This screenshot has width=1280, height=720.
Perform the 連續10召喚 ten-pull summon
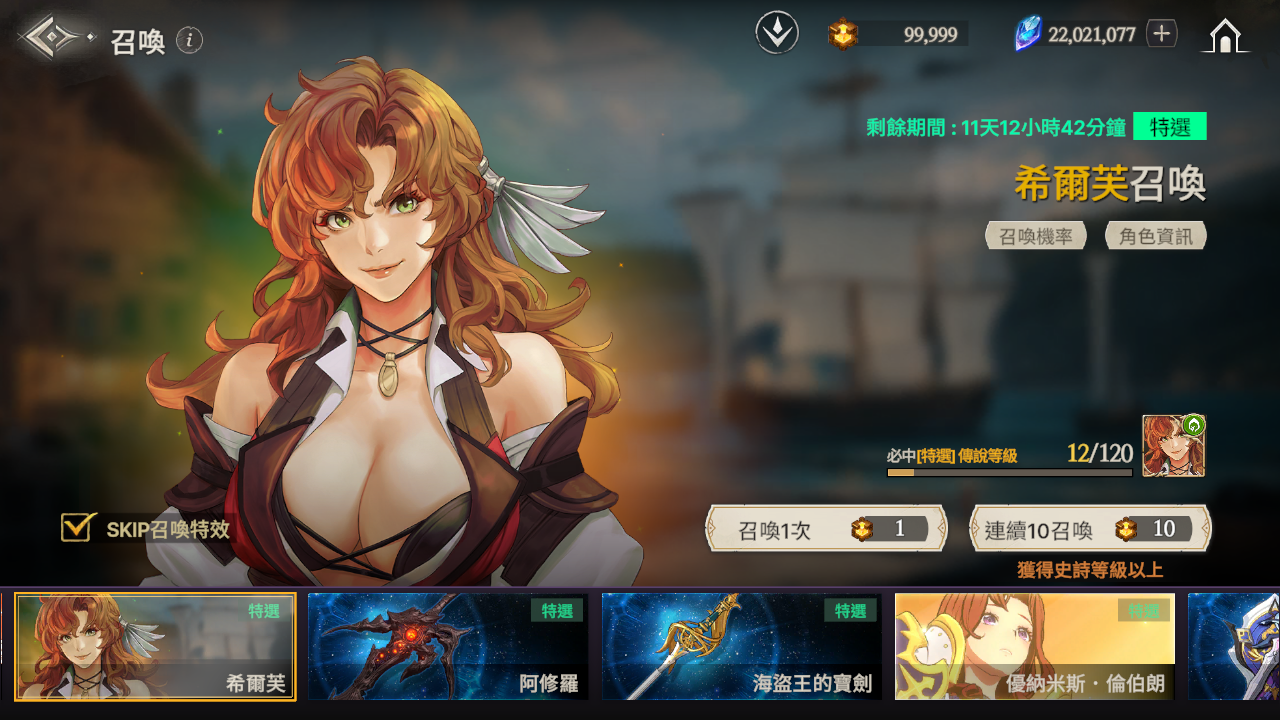tap(1090, 529)
